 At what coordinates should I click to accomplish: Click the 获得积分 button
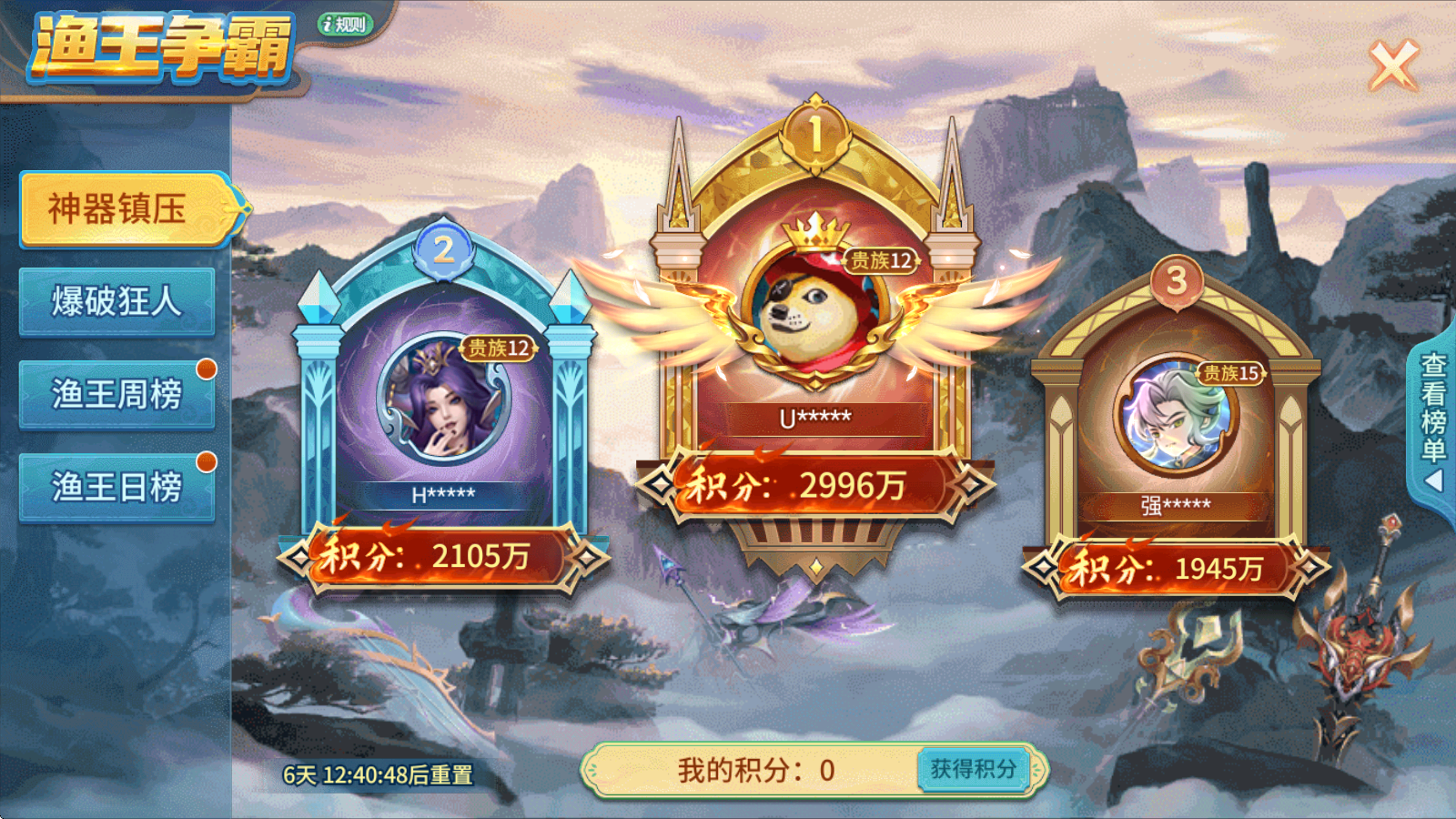click(976, 768)
